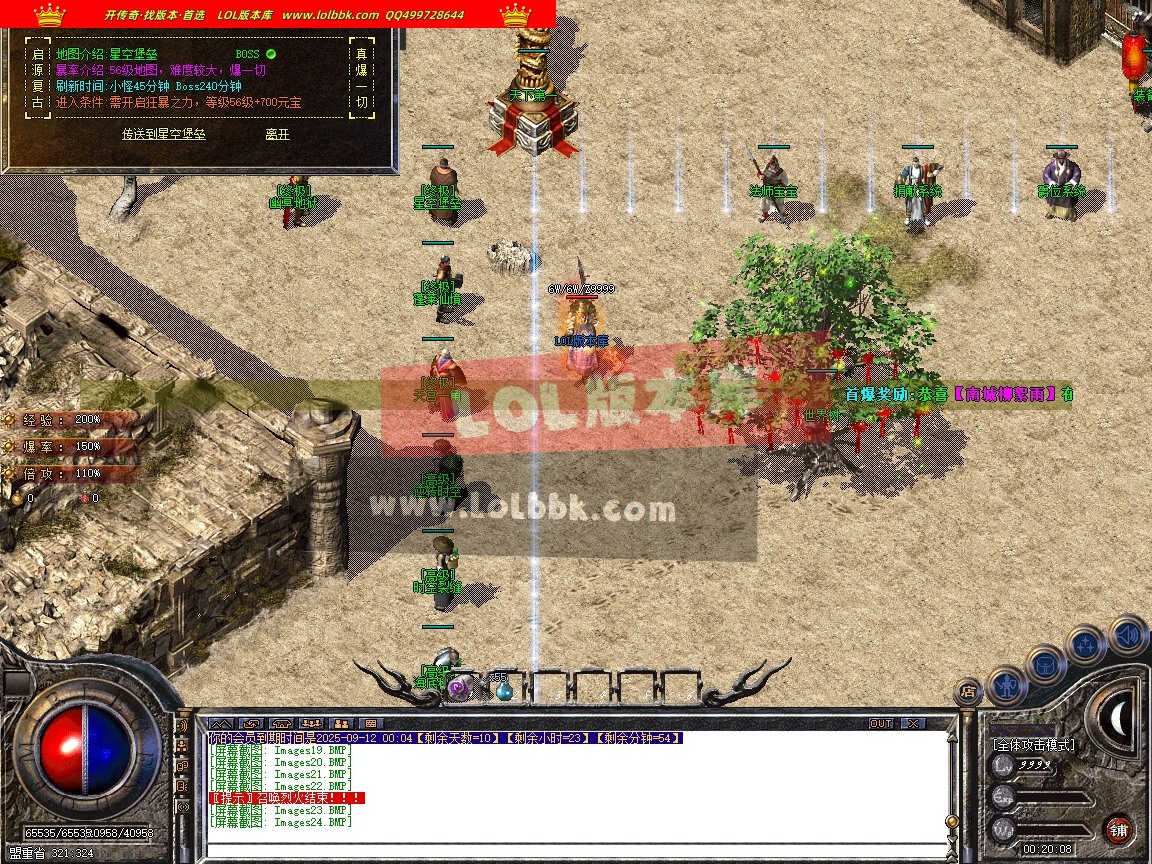Screen dimensions: 1152x864
Task: Open the bag inventory round button
Action: tap(1045, 664)
